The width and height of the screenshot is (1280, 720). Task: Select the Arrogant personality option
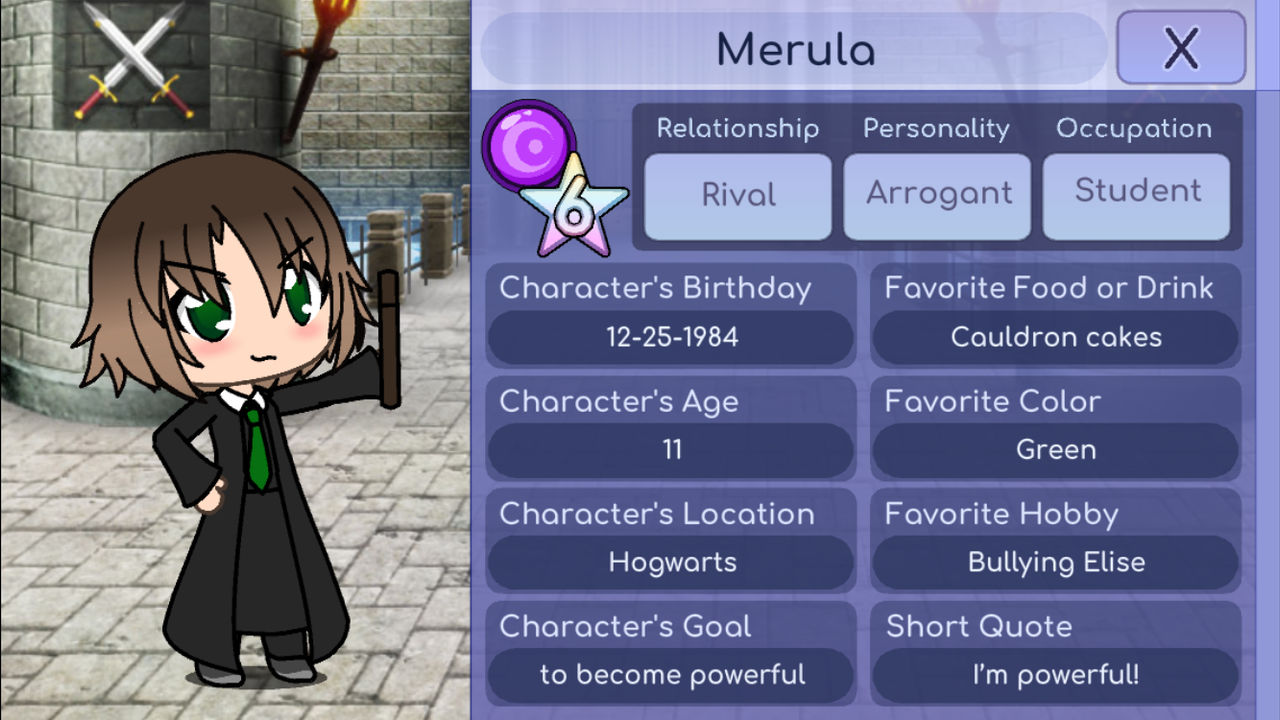click(x=937, y=195)
